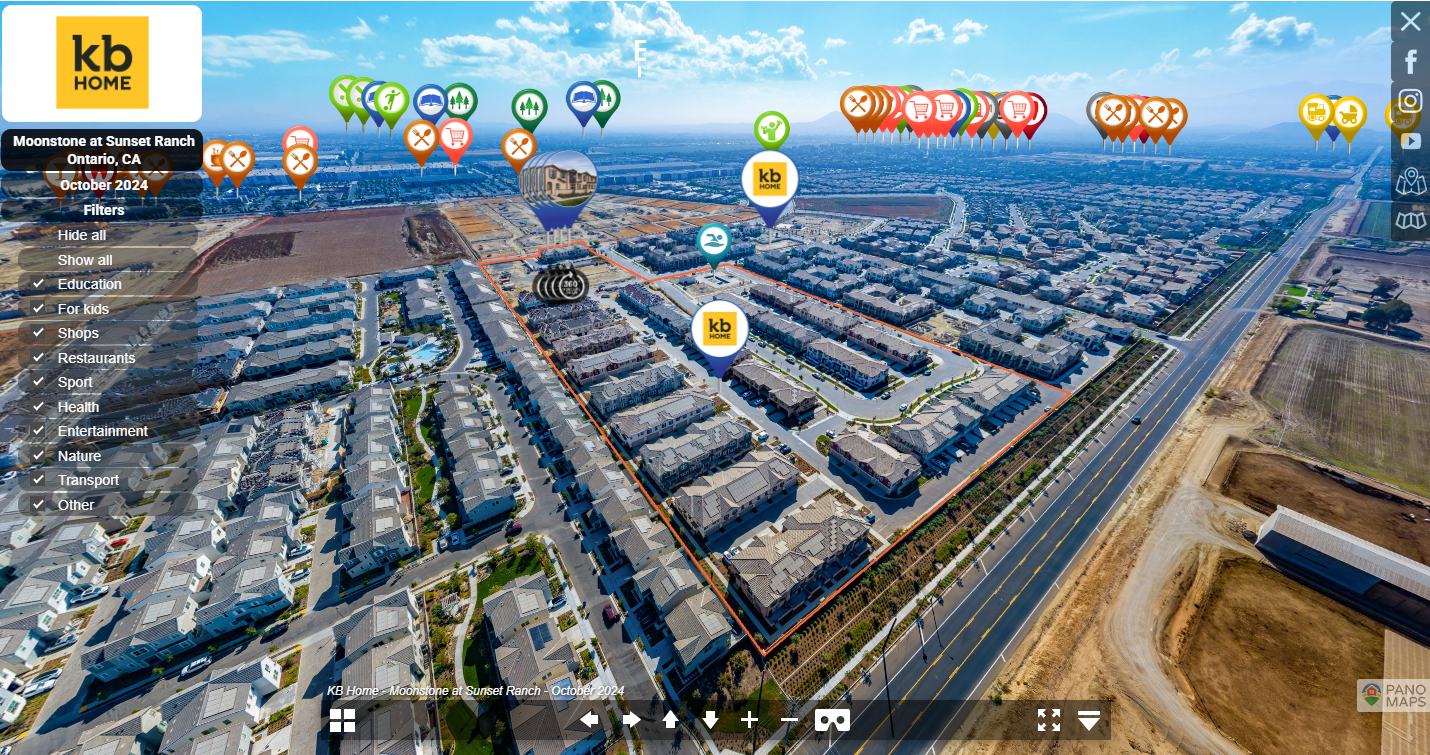Uncheck the Shops filter
This screenshot has height=755, width=1430.
click(39, 333)
